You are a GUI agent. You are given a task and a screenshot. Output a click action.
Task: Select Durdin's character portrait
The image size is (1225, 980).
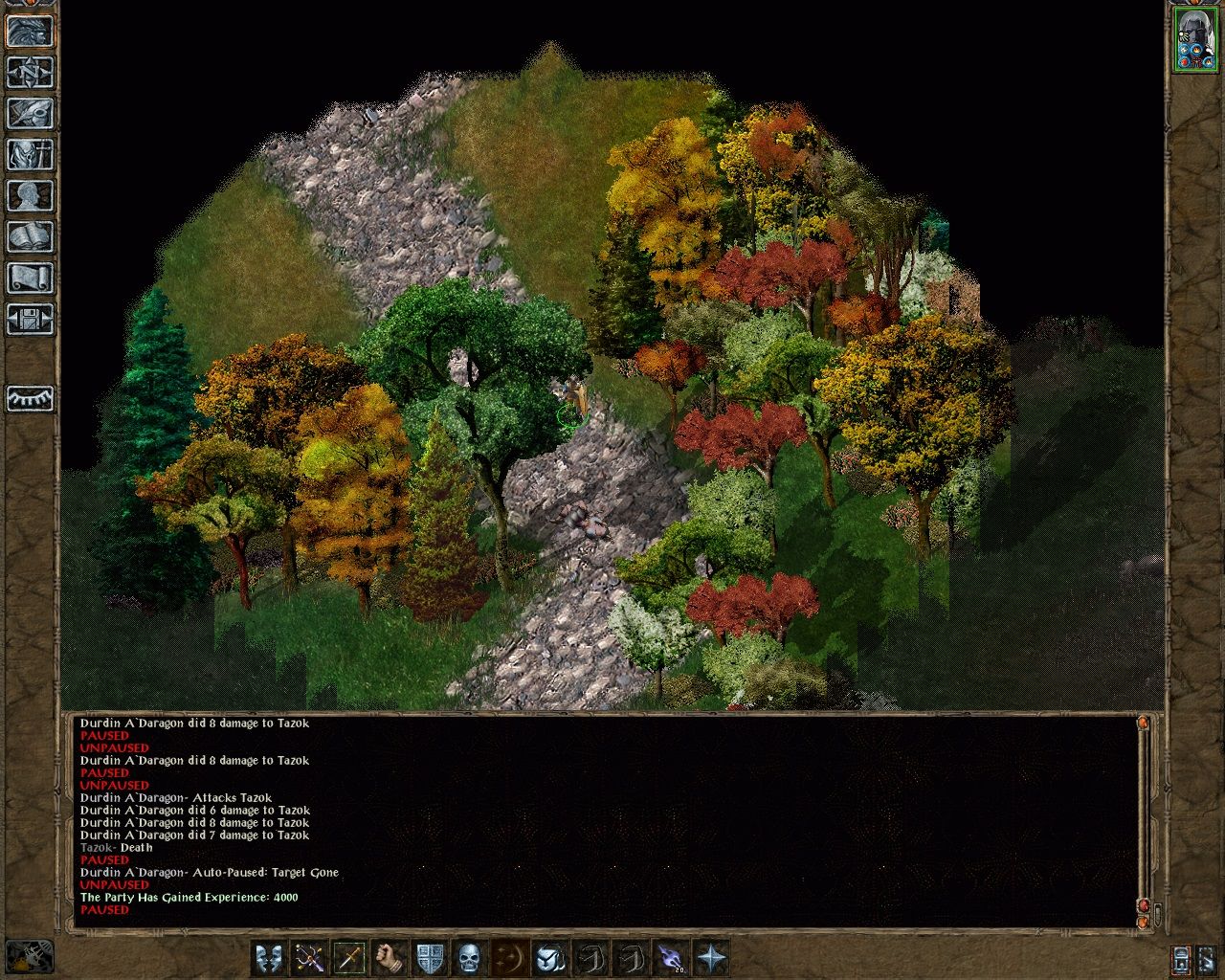pyautogui.click(x=1193, y=39)
